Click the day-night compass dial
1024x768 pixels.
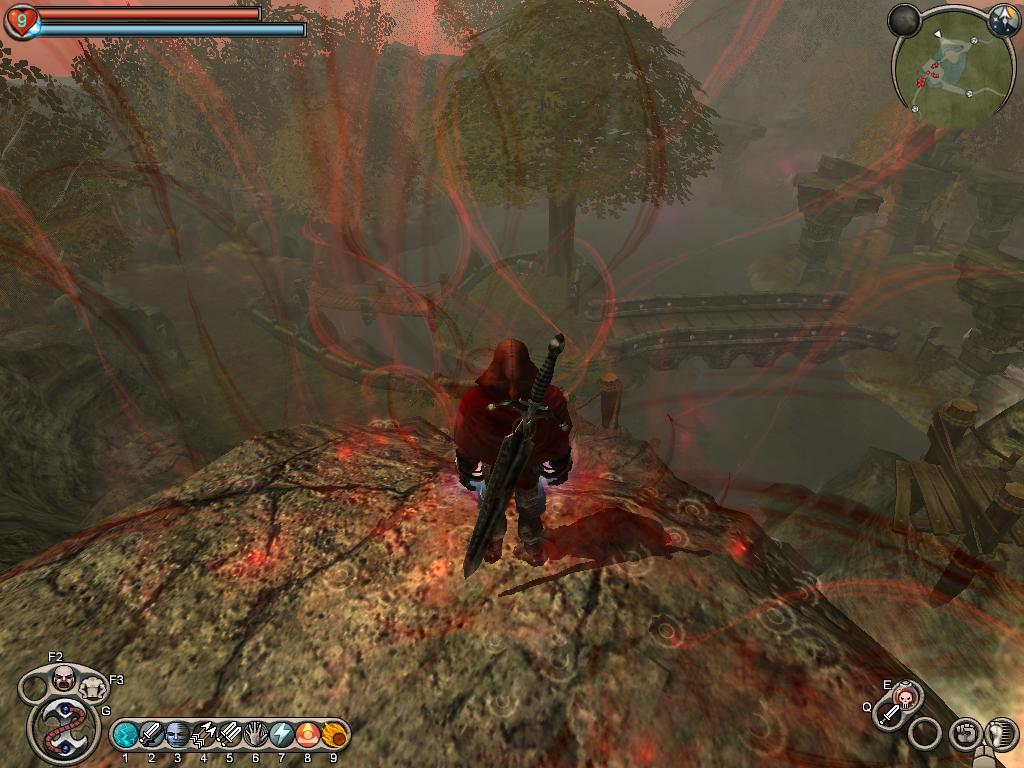pos(1003,18)
